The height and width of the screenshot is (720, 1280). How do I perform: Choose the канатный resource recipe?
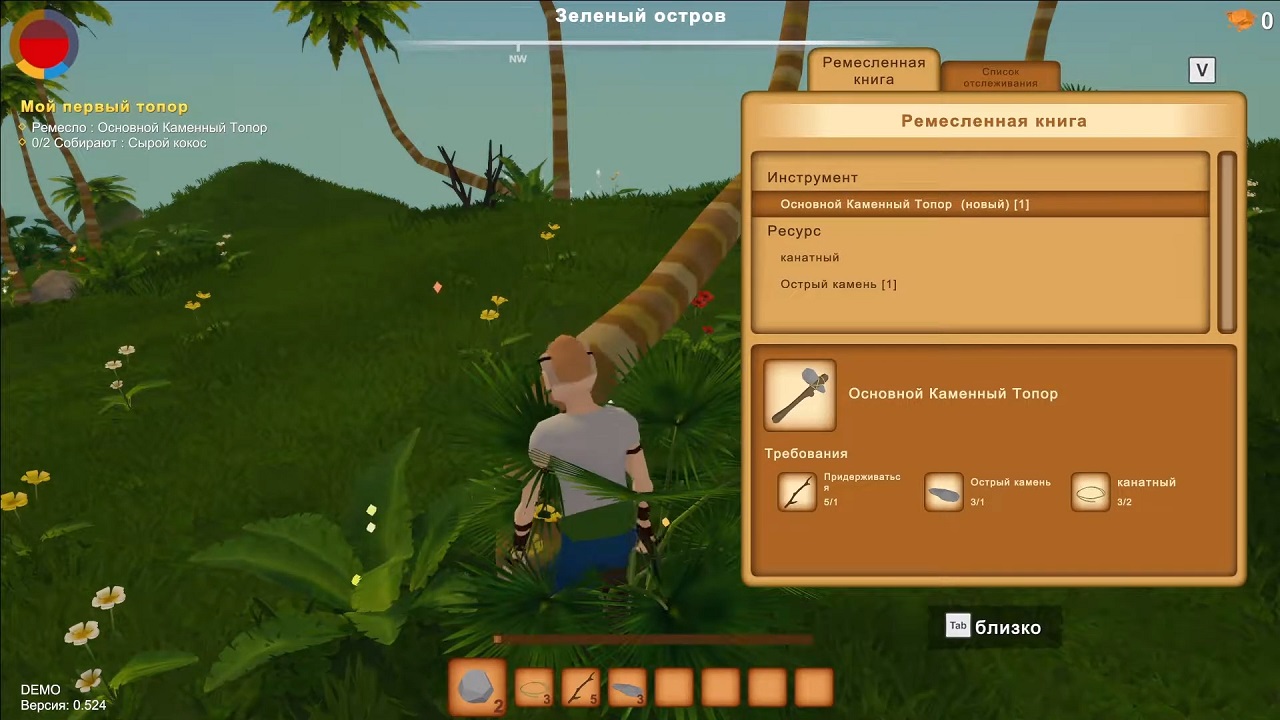pos(810,257)
